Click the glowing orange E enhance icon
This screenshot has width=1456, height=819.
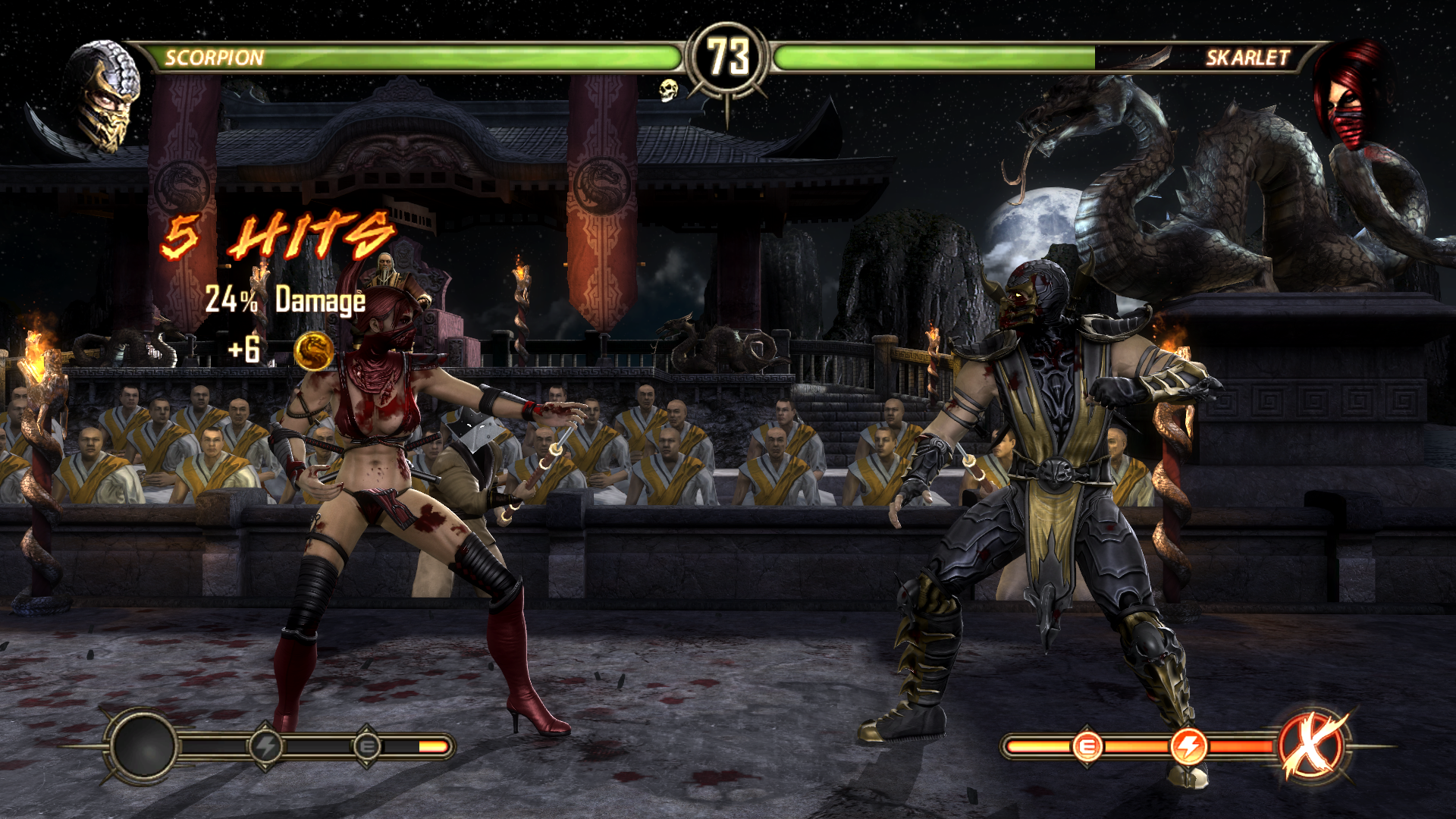coord(1087,746)
